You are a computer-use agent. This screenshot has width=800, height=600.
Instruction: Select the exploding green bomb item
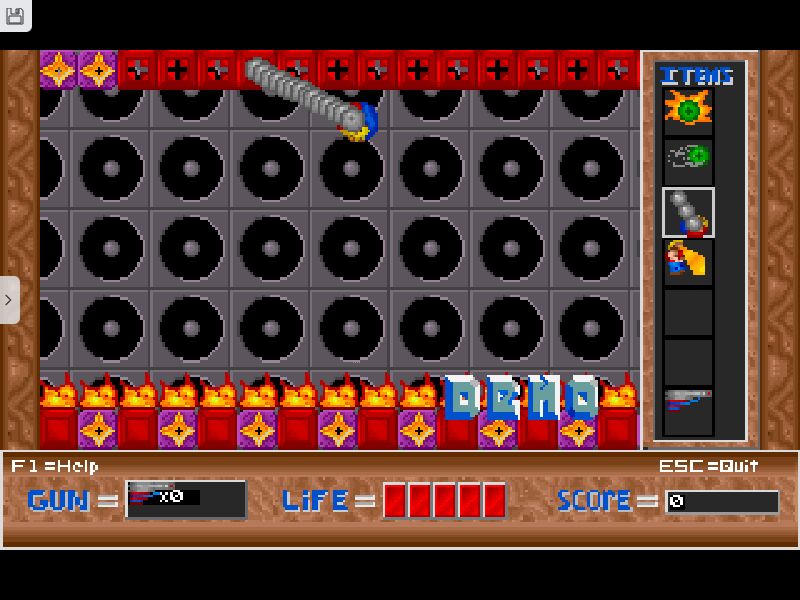click(x=688, y=111)
